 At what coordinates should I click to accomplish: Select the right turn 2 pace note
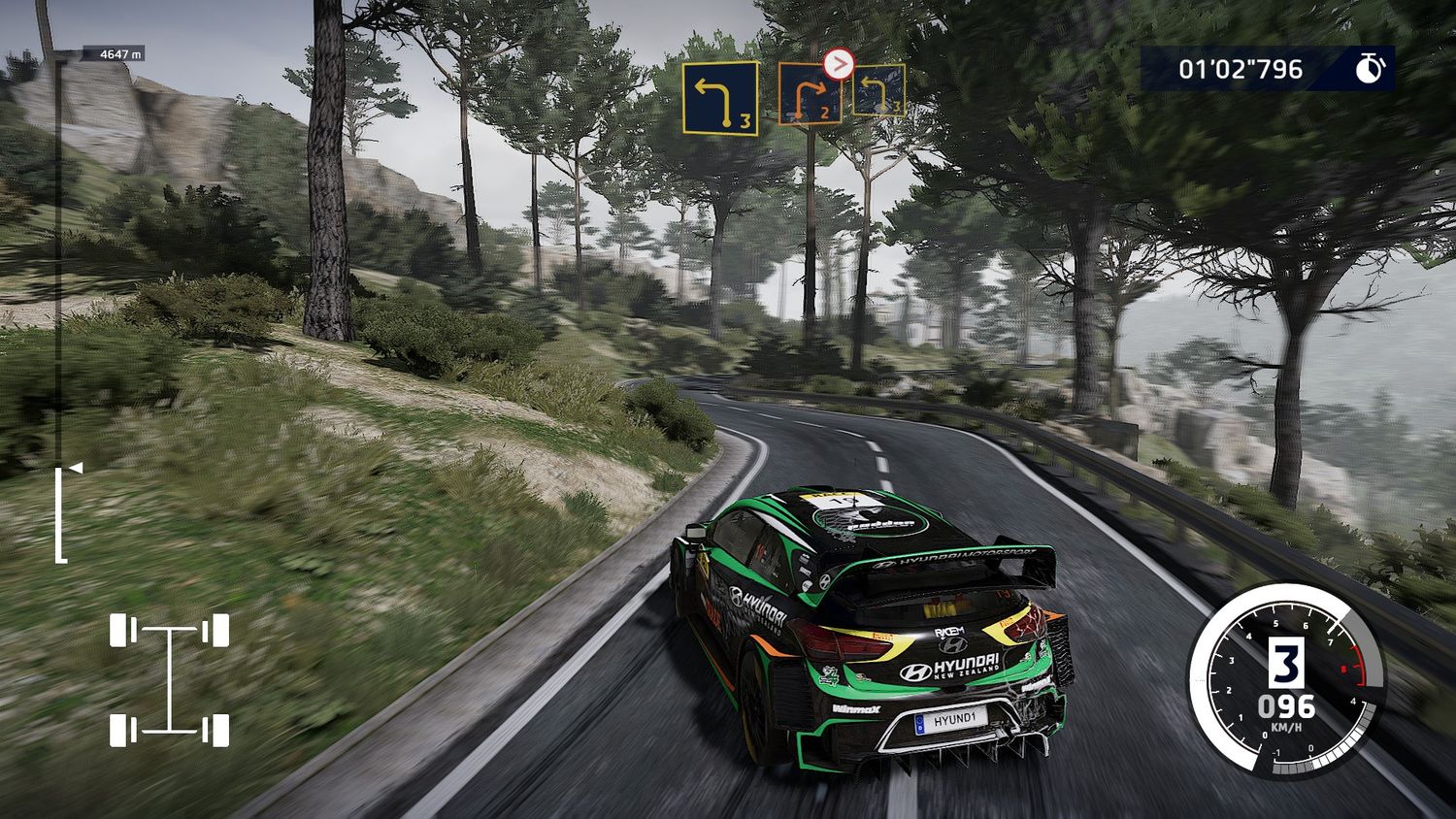click(810, 95)
